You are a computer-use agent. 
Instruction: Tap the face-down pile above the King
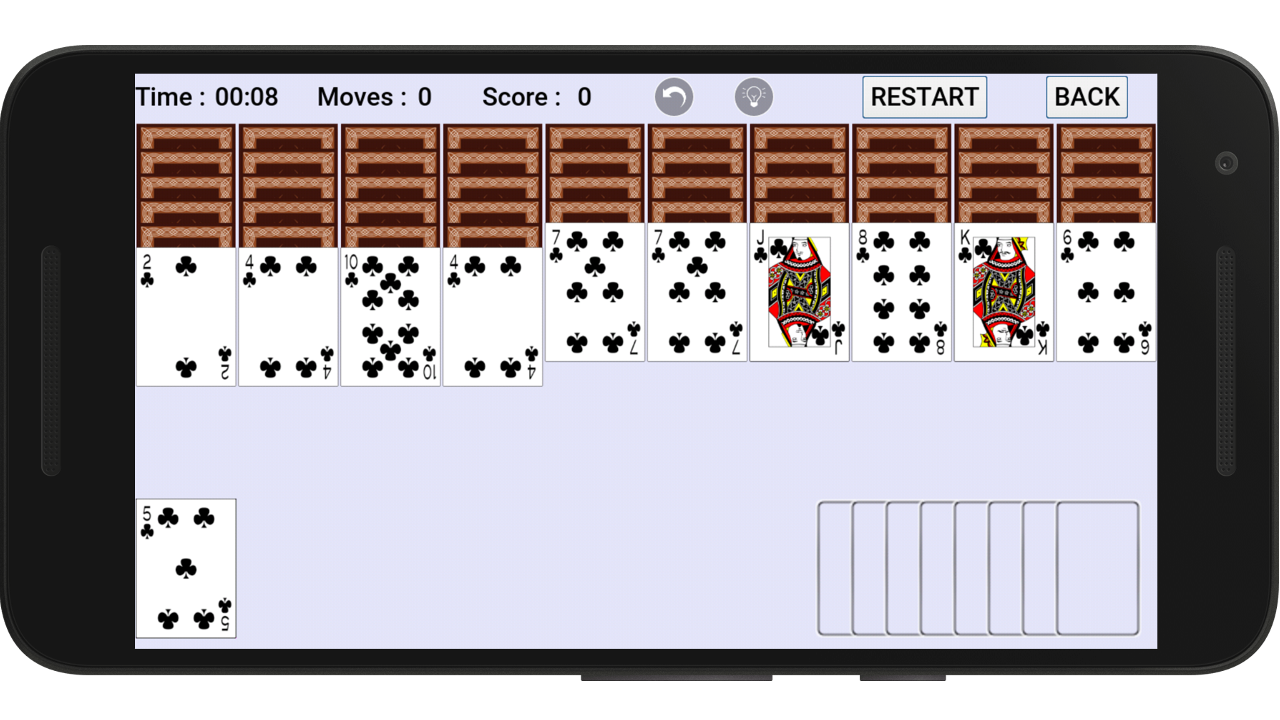click(x=1003, y=175)
